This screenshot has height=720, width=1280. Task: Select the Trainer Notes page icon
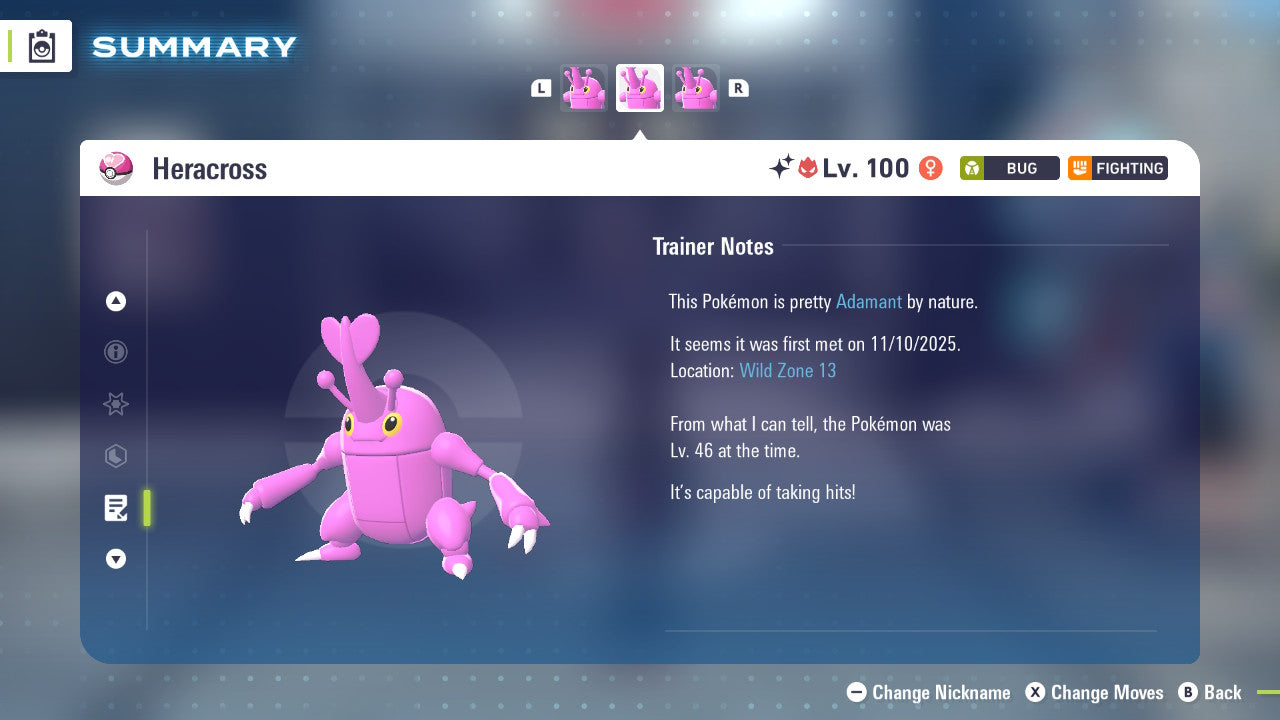pos(116,508)
